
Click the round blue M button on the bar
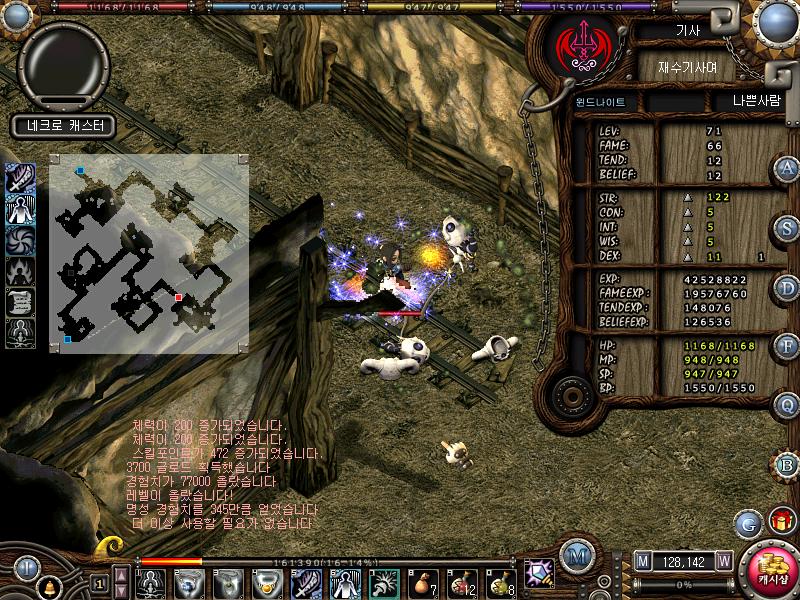tap(574, 556)
